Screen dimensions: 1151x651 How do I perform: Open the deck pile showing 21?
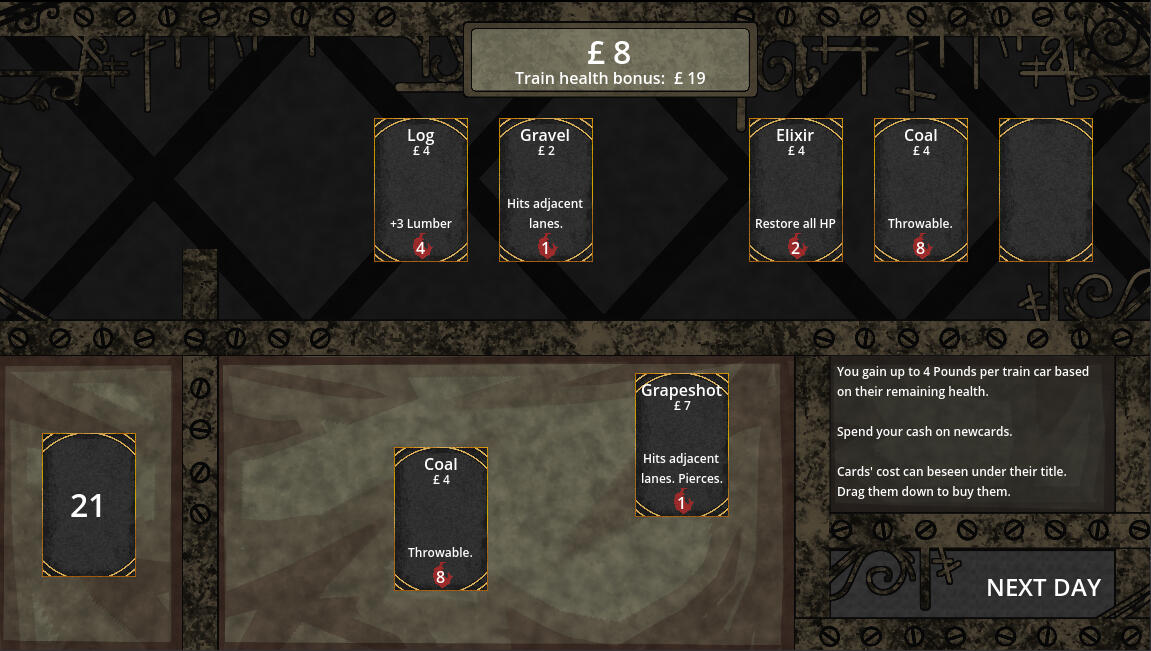click(88, 505)
